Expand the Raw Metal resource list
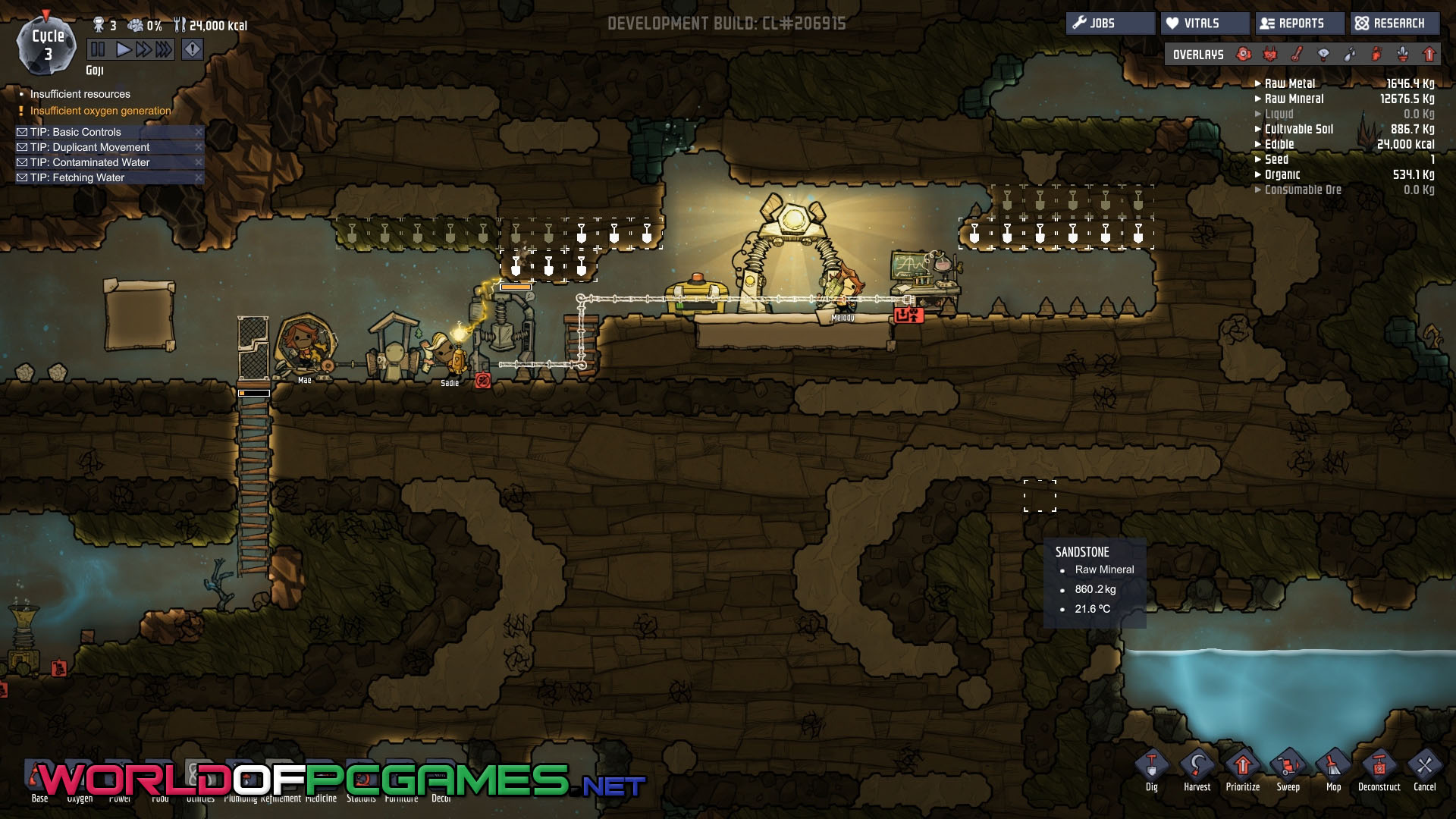 (1289, 83)
